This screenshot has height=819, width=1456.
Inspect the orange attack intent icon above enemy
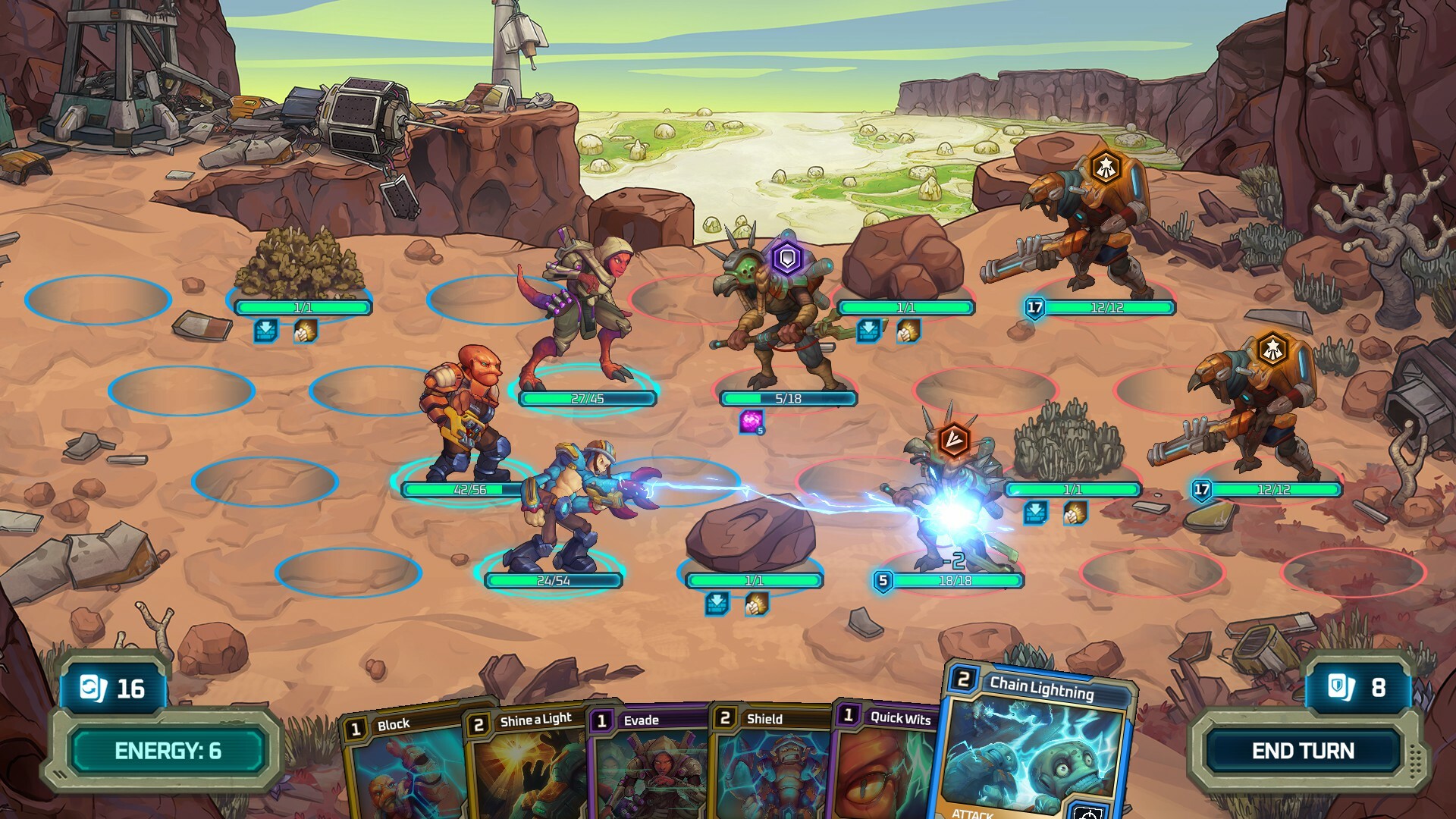click(x=953, y=439)
